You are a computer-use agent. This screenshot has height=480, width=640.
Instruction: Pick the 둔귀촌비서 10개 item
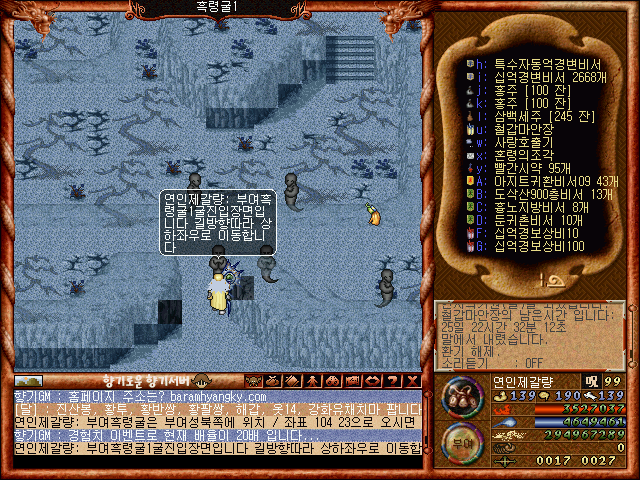[530, 219]
